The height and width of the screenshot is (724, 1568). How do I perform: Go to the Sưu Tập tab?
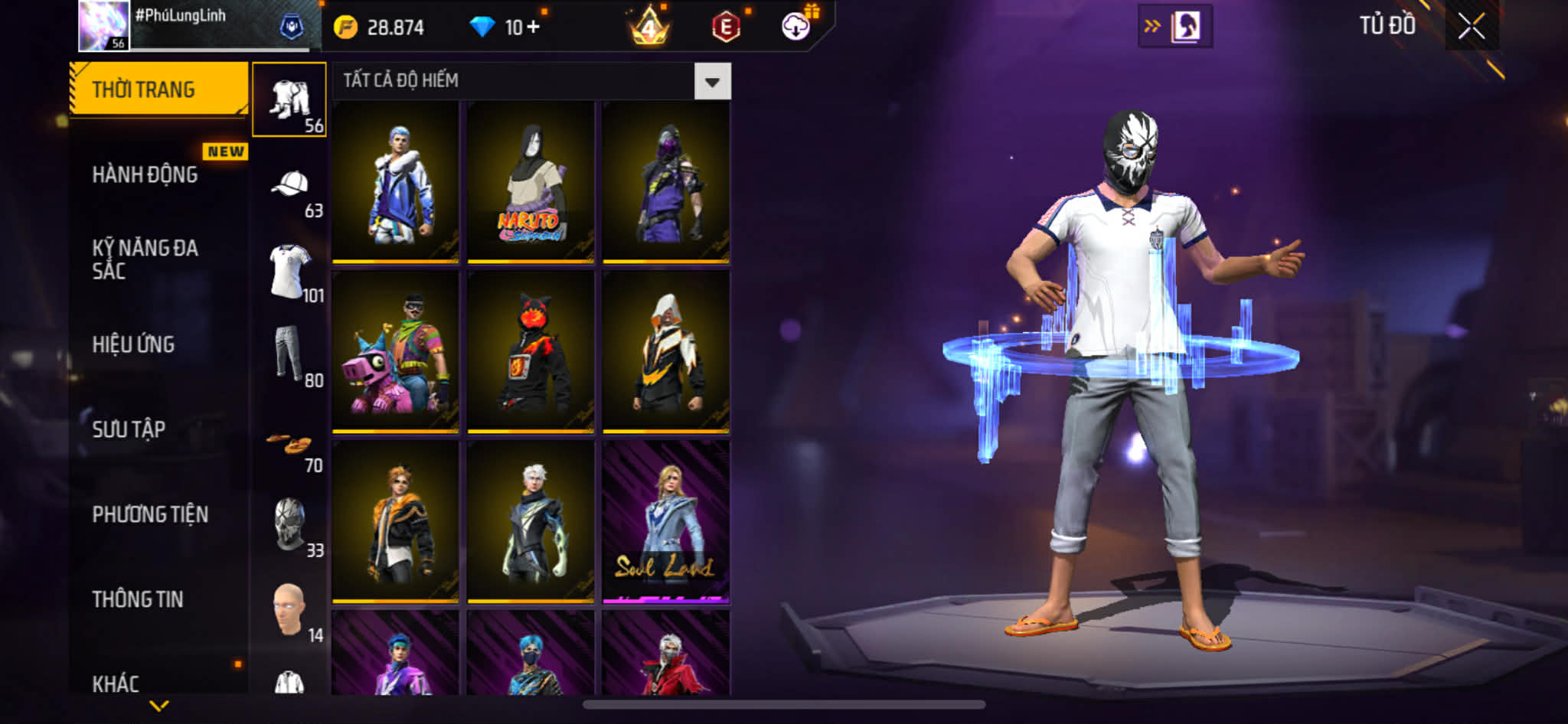tap(129, 429)
